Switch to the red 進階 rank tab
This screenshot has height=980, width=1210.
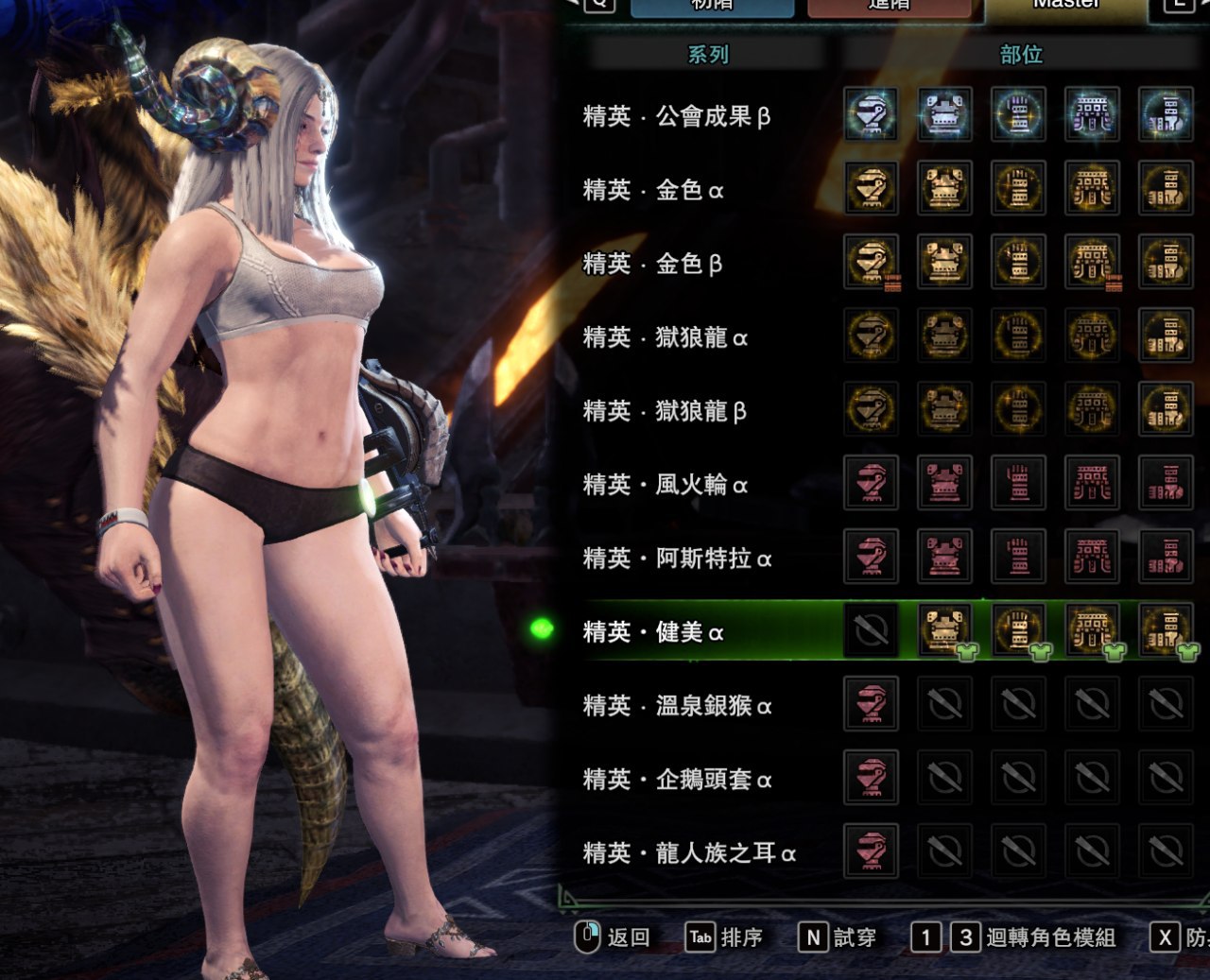889,6
